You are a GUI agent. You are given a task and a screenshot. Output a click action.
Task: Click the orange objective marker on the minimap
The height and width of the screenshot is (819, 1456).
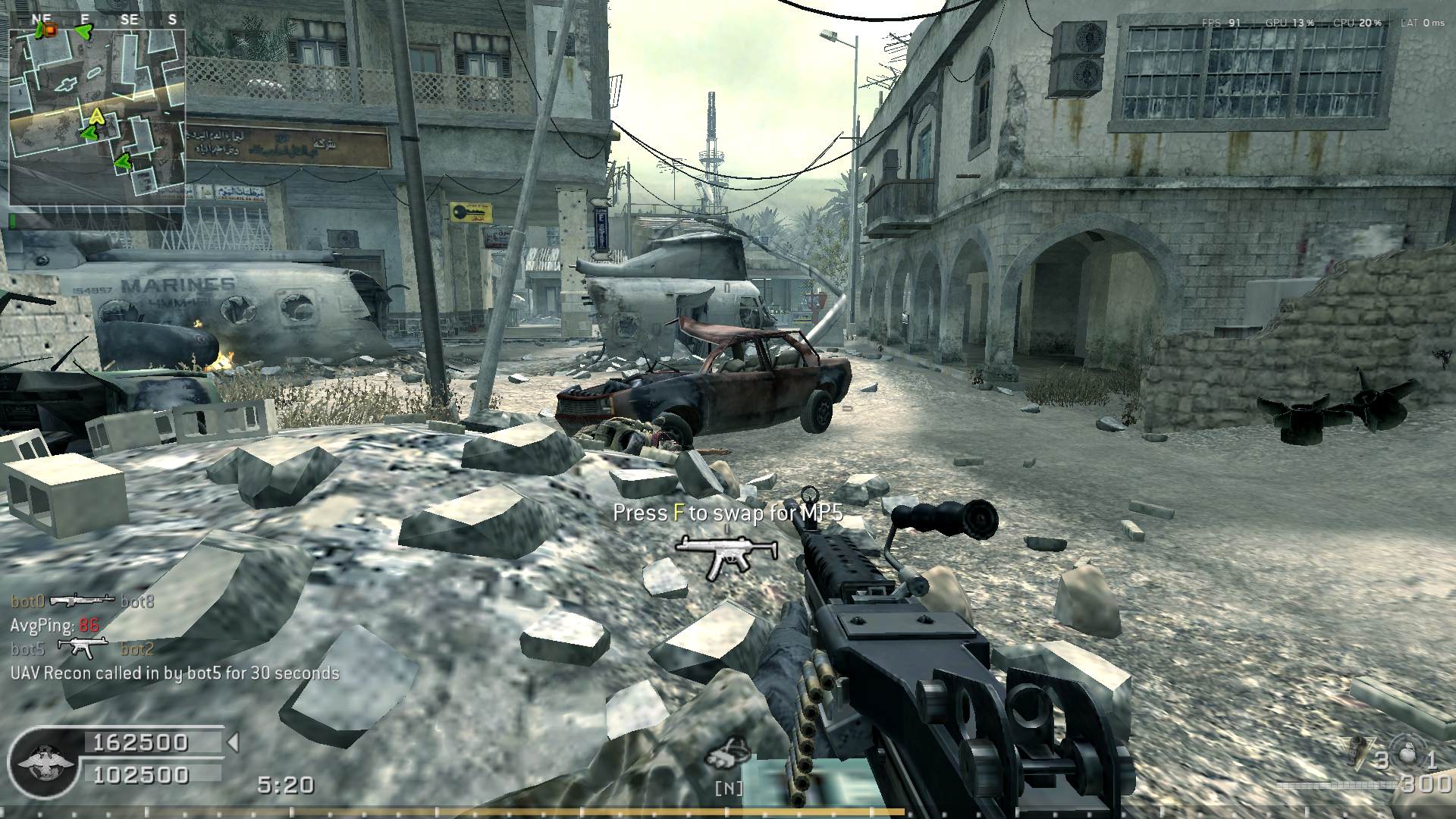pyautogui.click(x=50, y=30)
